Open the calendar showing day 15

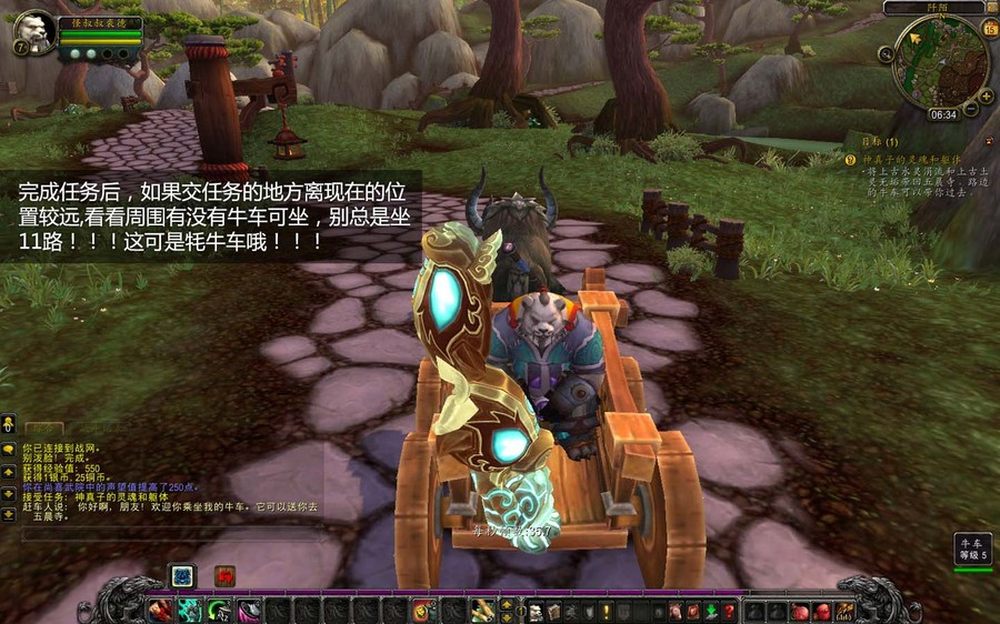tap(989, 30)
